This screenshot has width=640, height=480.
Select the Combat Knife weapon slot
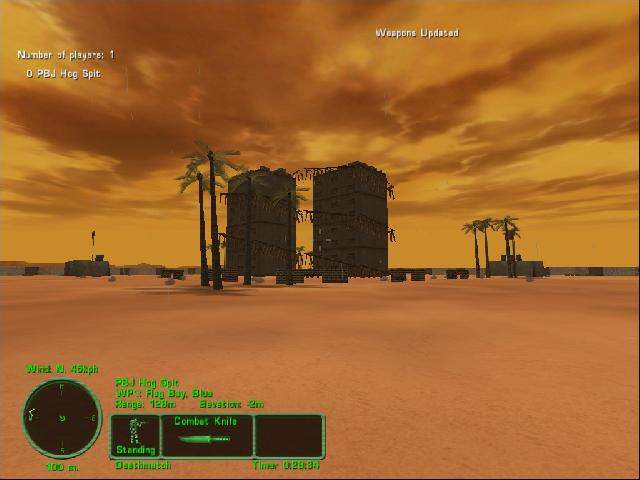pos(206,436)
